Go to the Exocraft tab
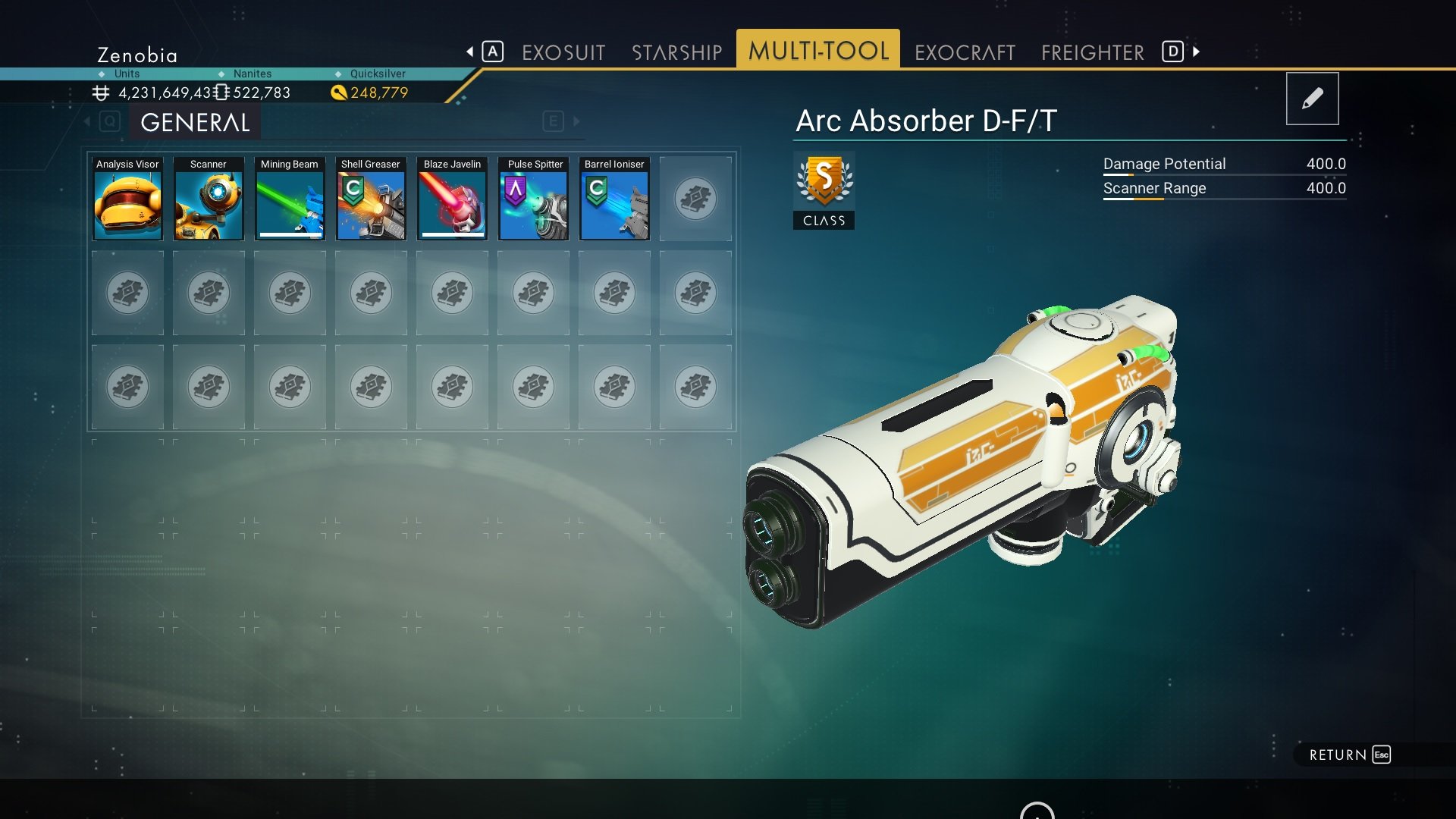 pyautogui.click(x=964, y=52)
